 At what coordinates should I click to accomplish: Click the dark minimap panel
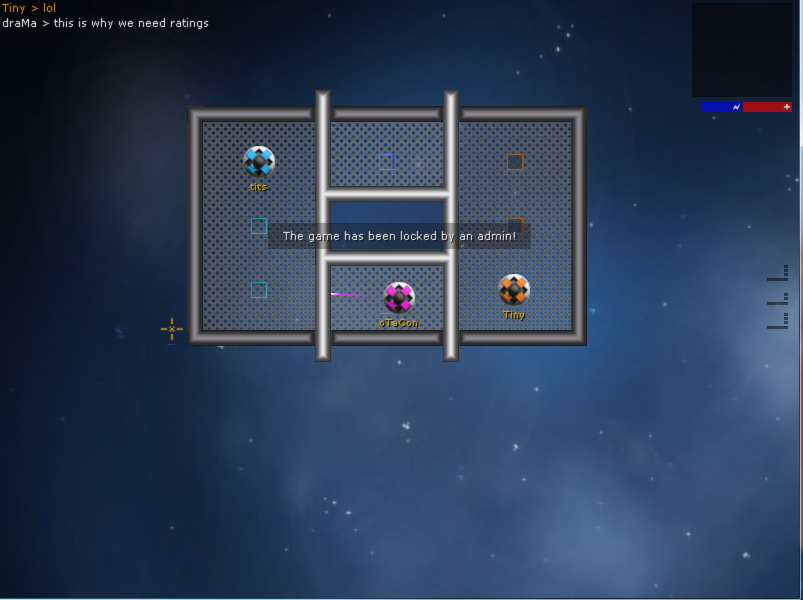coord(741,50)
